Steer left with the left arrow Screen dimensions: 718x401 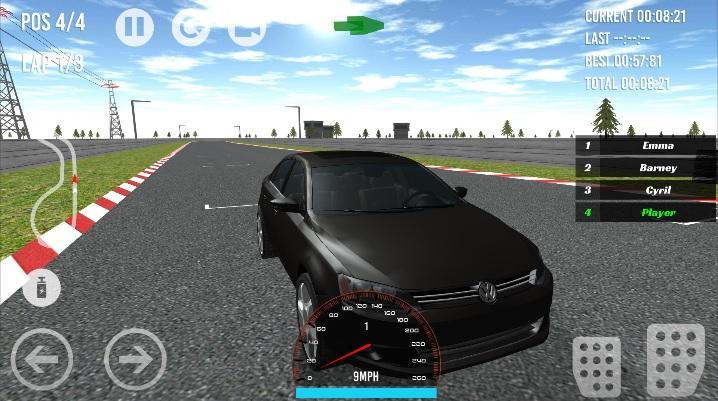42,358
